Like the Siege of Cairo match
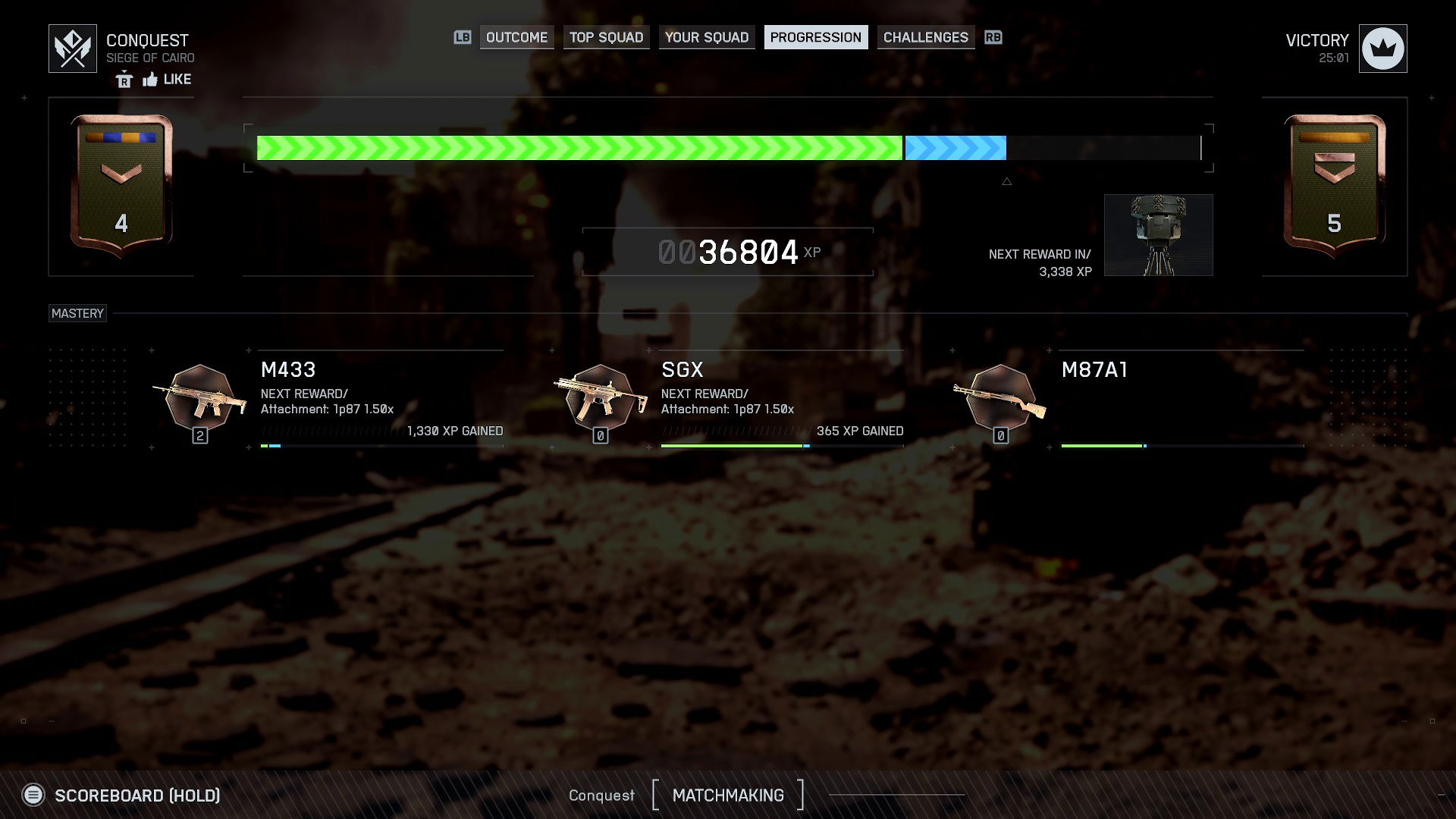The height and width of the screenshot is (819, 1456). click(x=168, y=80)
